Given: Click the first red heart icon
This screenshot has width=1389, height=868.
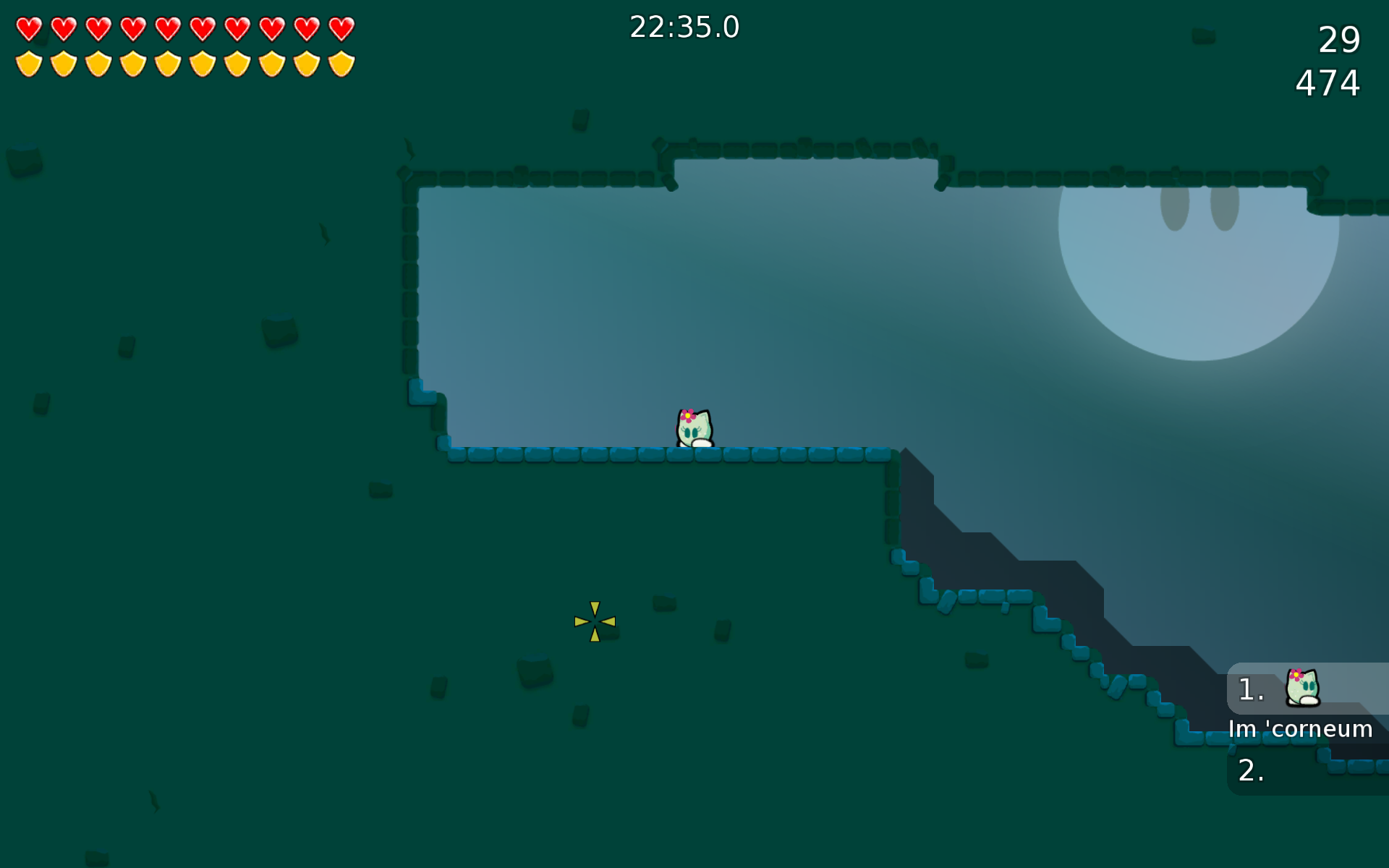Looking at the screenshot, I should click(29, 29).
